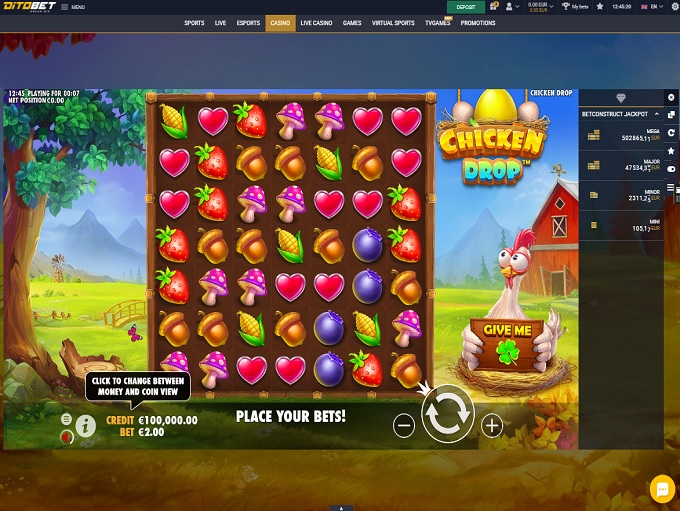Screen dimensions: 680x511
Task: Open the game info (i) button
Action: click(86, 426)
